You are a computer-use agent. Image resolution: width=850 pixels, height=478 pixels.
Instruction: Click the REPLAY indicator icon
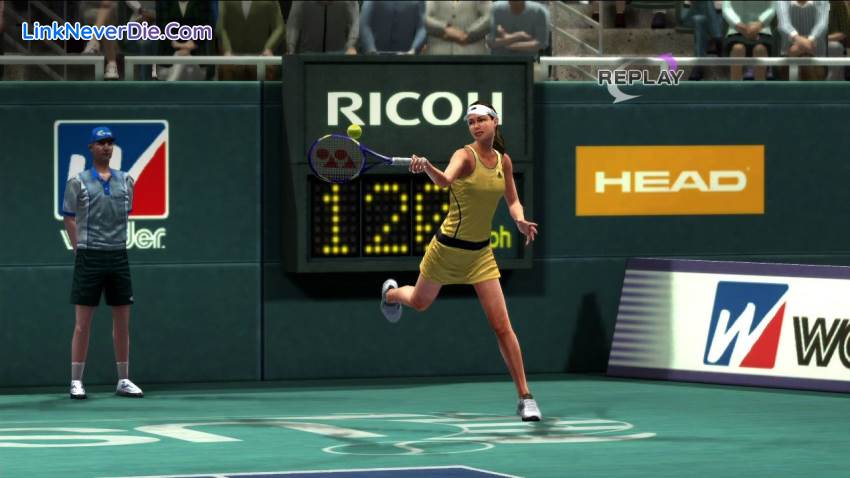point(640,77)
